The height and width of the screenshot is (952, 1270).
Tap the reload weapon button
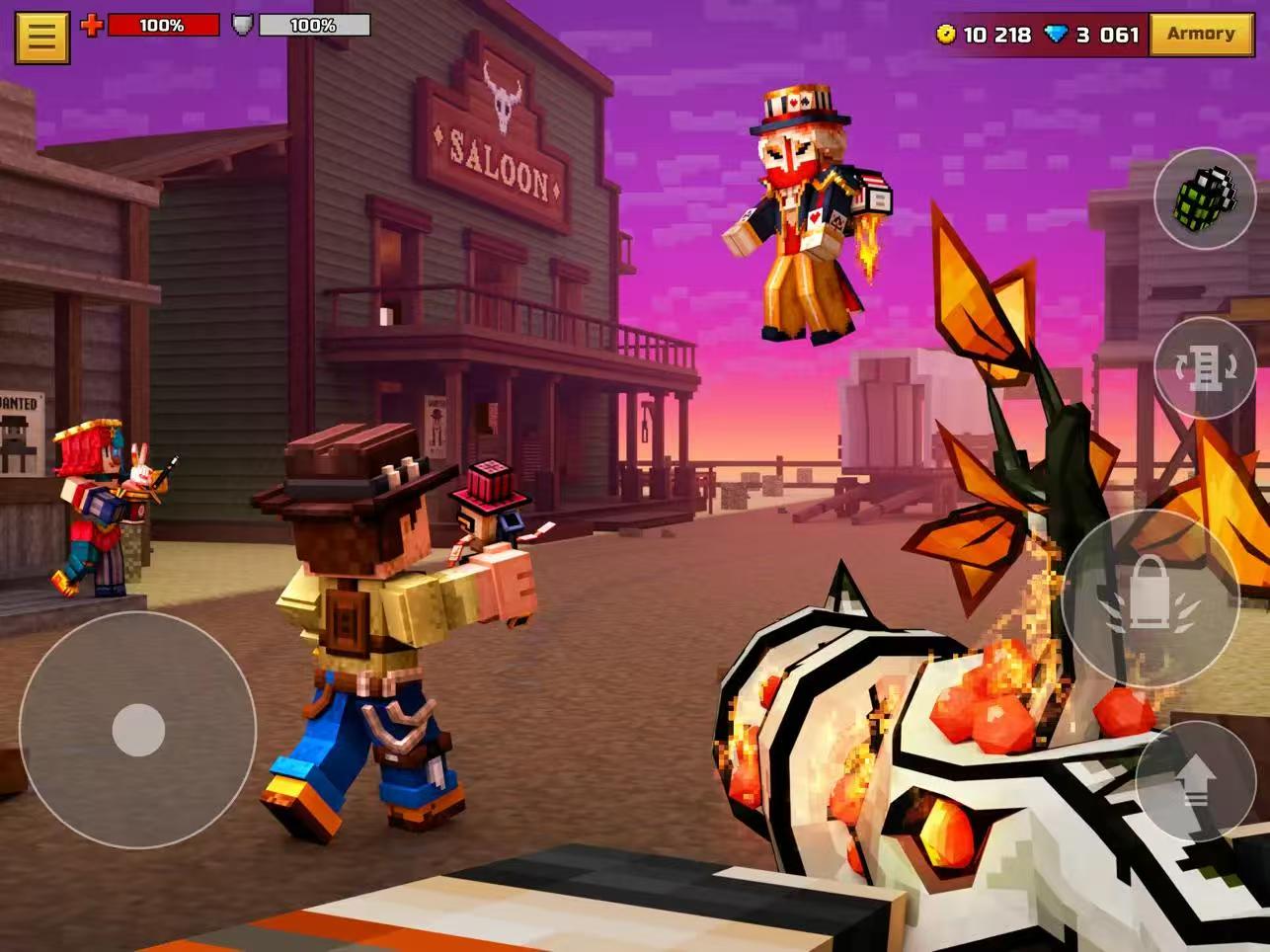pos(1204,367)
